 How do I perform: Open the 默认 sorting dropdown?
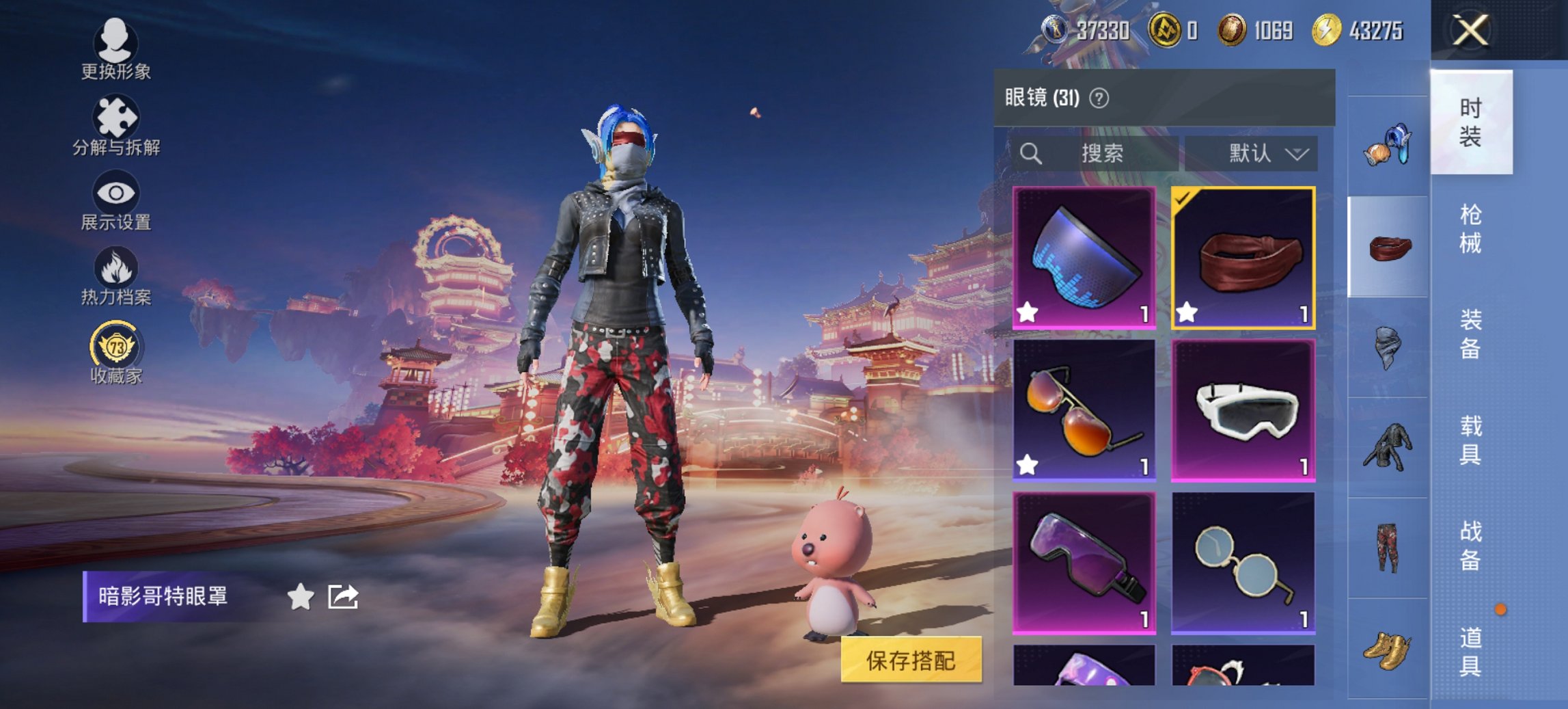[x=1253, y=153]
